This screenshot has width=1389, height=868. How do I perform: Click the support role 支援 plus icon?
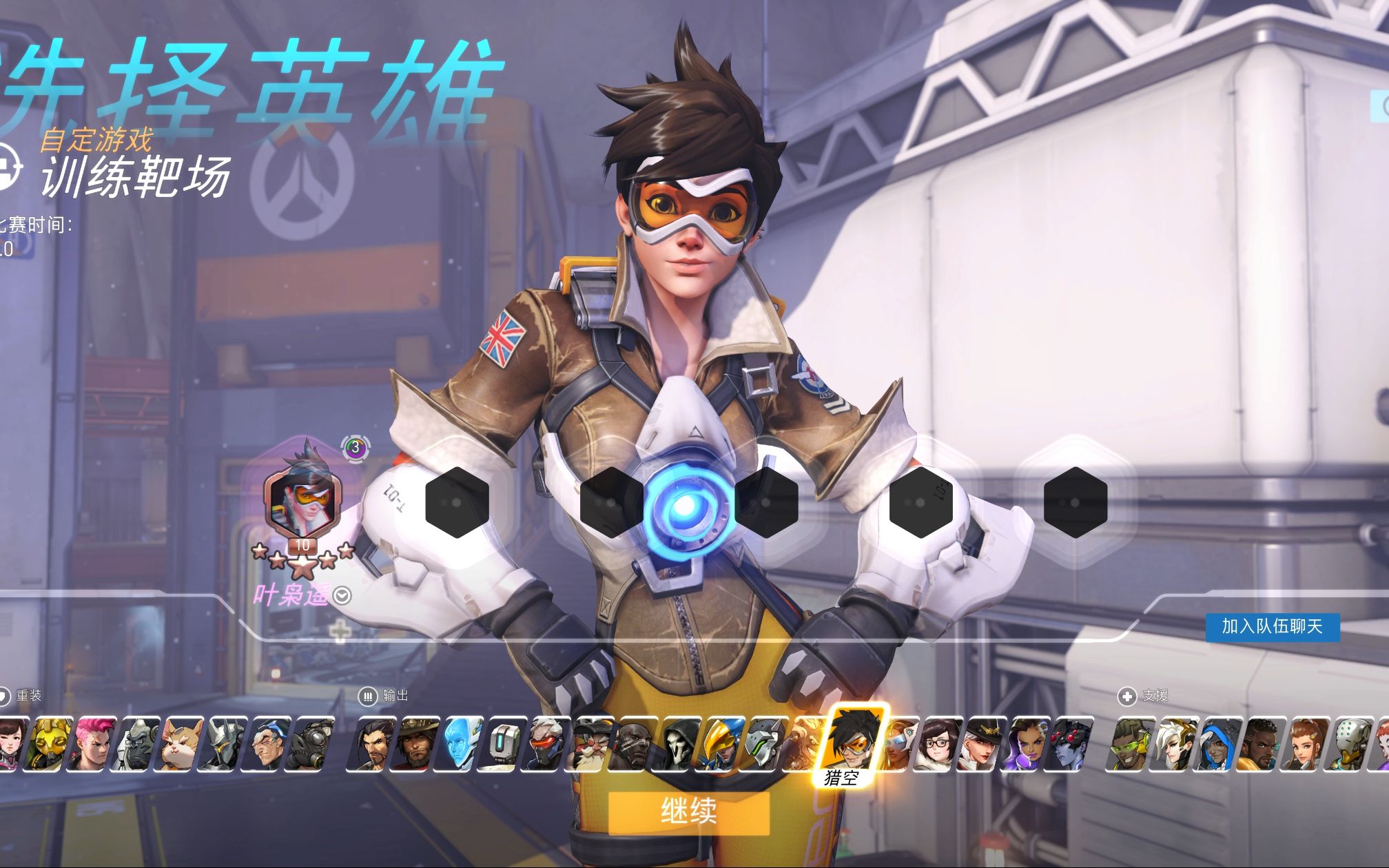click(x=1127, y=697)
